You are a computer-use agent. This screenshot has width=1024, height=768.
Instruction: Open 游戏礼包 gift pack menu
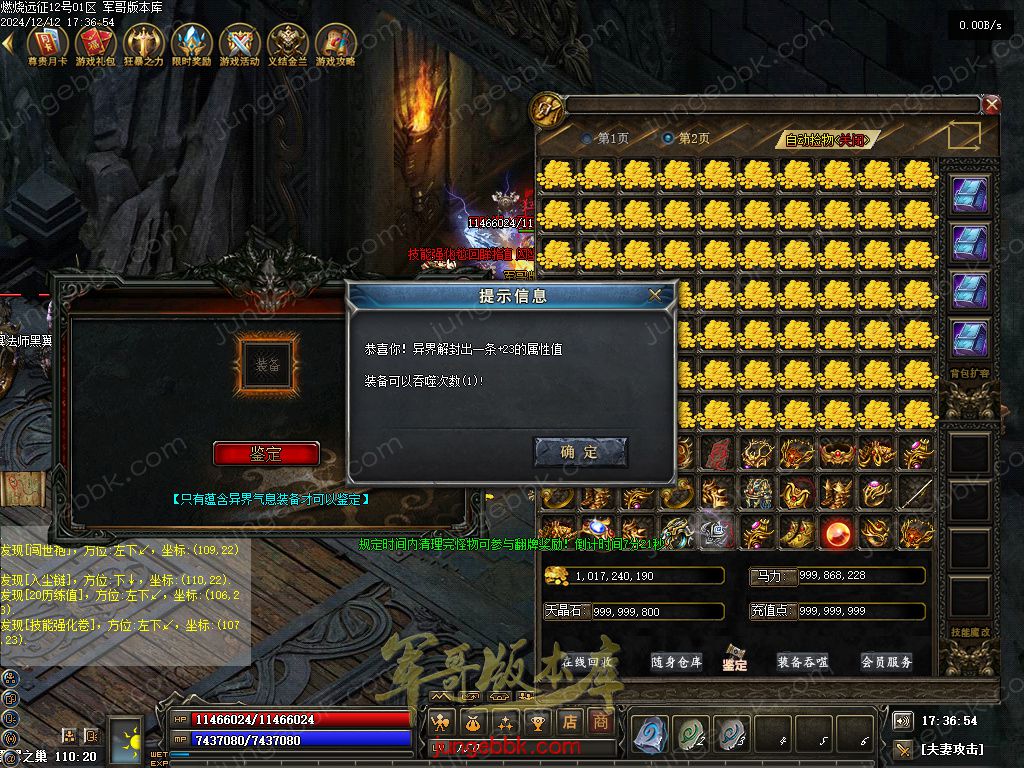[95, 46]
